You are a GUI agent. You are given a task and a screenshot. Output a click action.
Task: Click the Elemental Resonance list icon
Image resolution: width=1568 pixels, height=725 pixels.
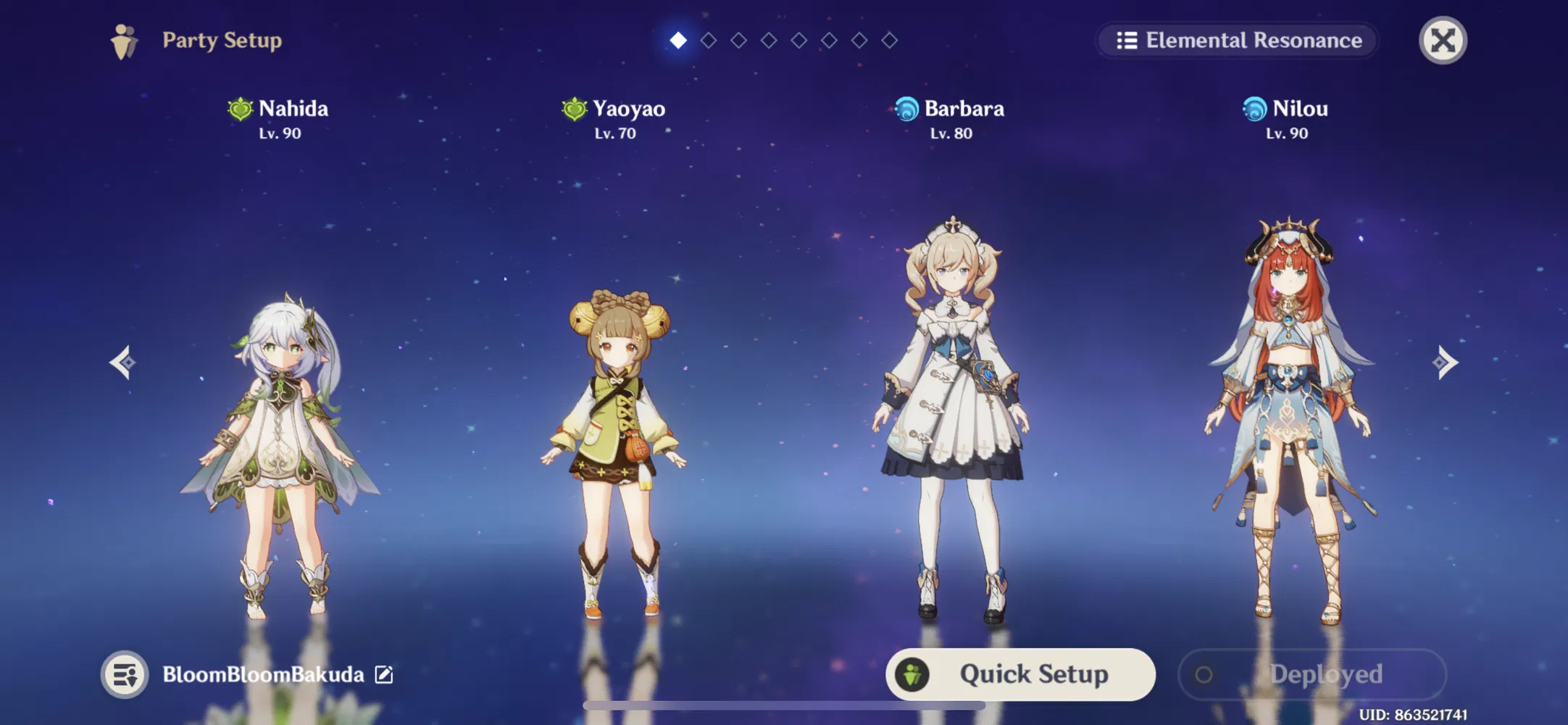point(1126,41)
